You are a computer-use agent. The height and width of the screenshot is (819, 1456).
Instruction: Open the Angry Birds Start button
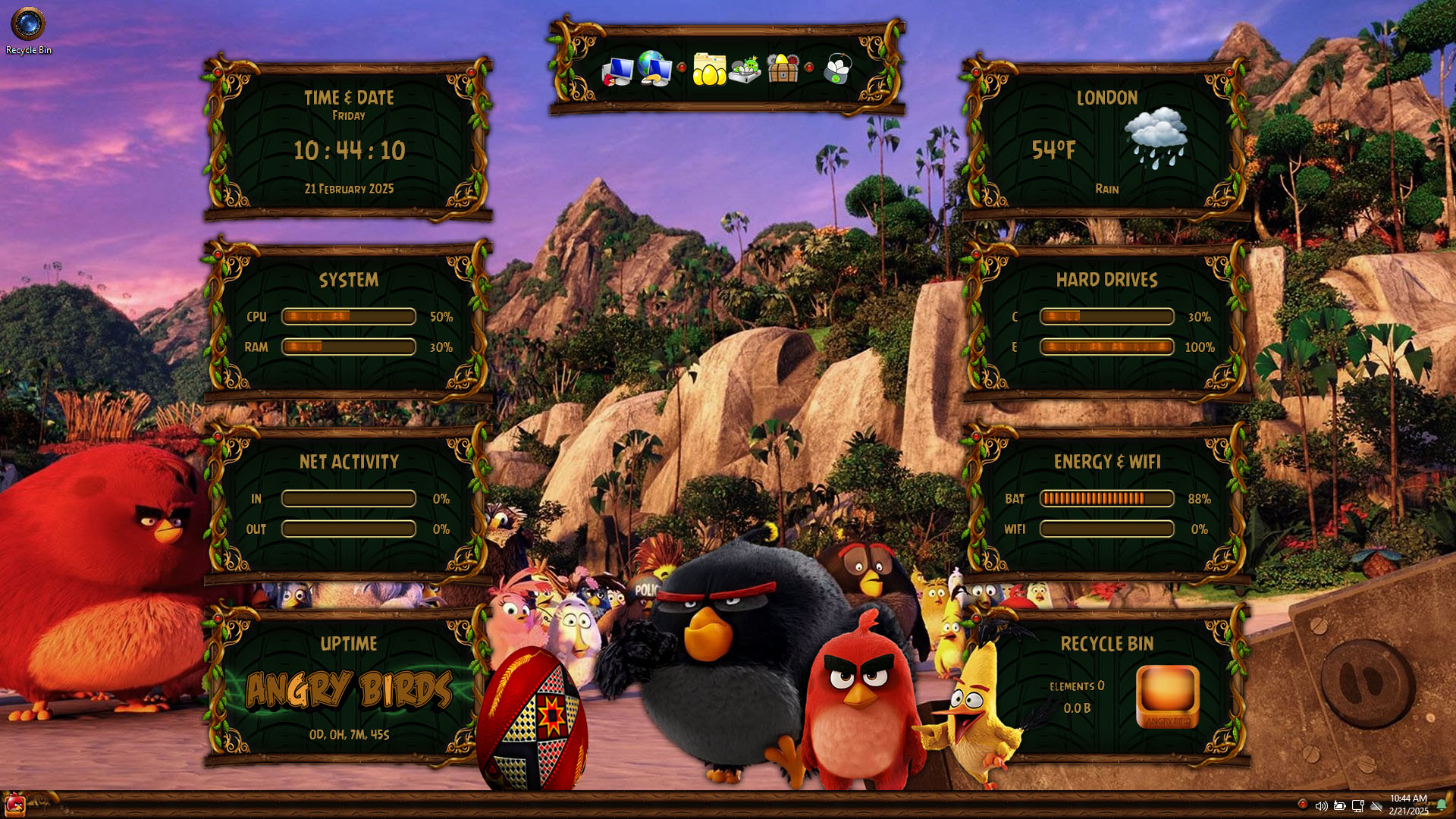pyautogui.click(x=14, y=805)
